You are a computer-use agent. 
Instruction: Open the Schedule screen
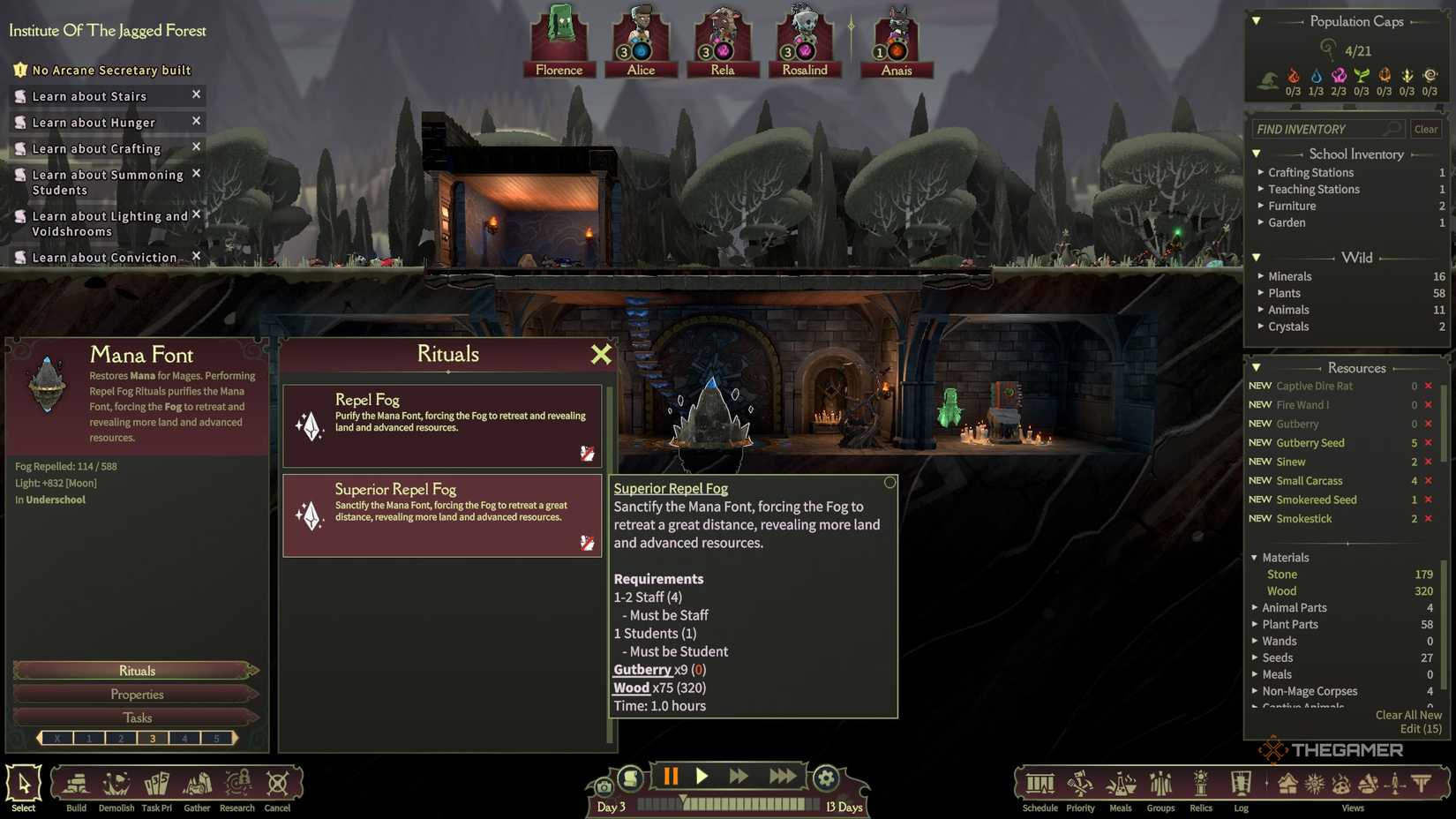1039,787
